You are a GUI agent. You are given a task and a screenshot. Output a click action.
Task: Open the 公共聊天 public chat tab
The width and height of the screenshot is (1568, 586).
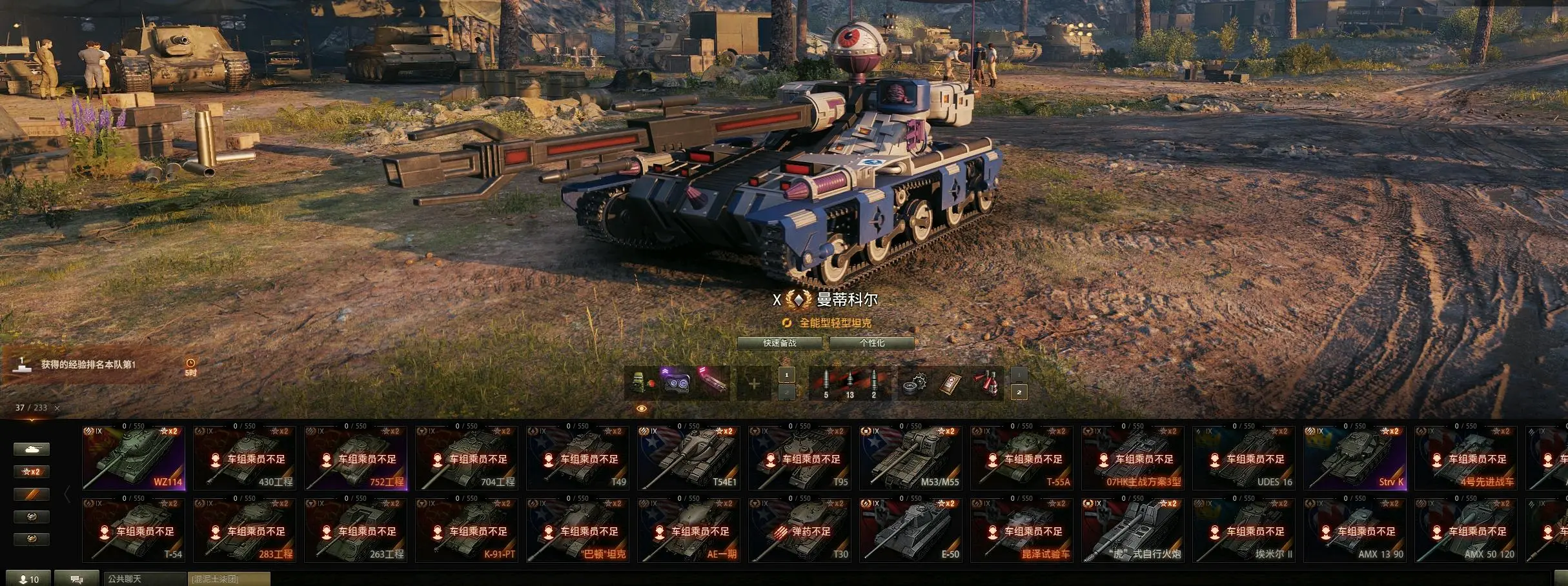[x=145, y=579]
